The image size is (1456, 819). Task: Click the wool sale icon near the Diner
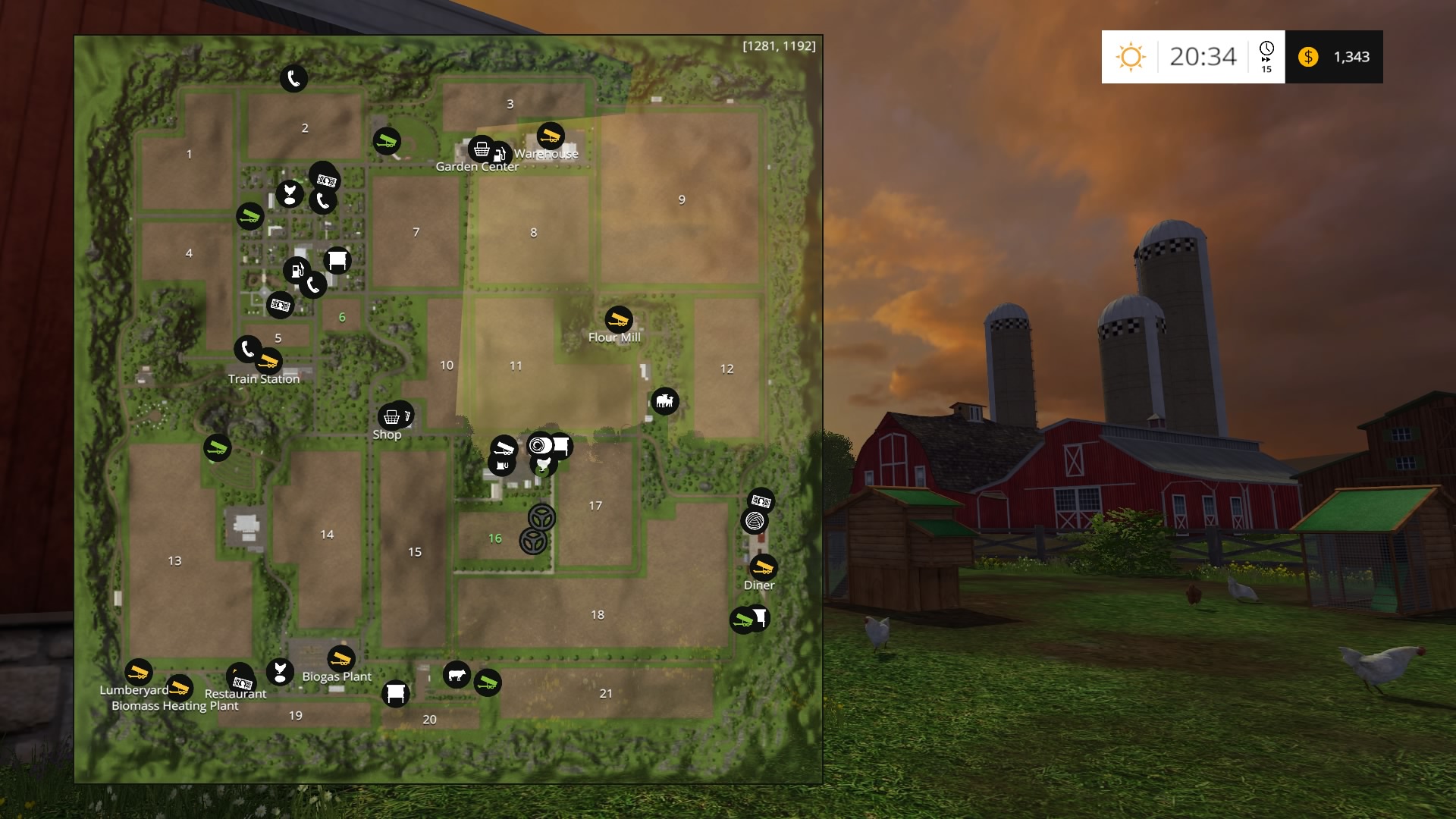(x=753, y=521)
